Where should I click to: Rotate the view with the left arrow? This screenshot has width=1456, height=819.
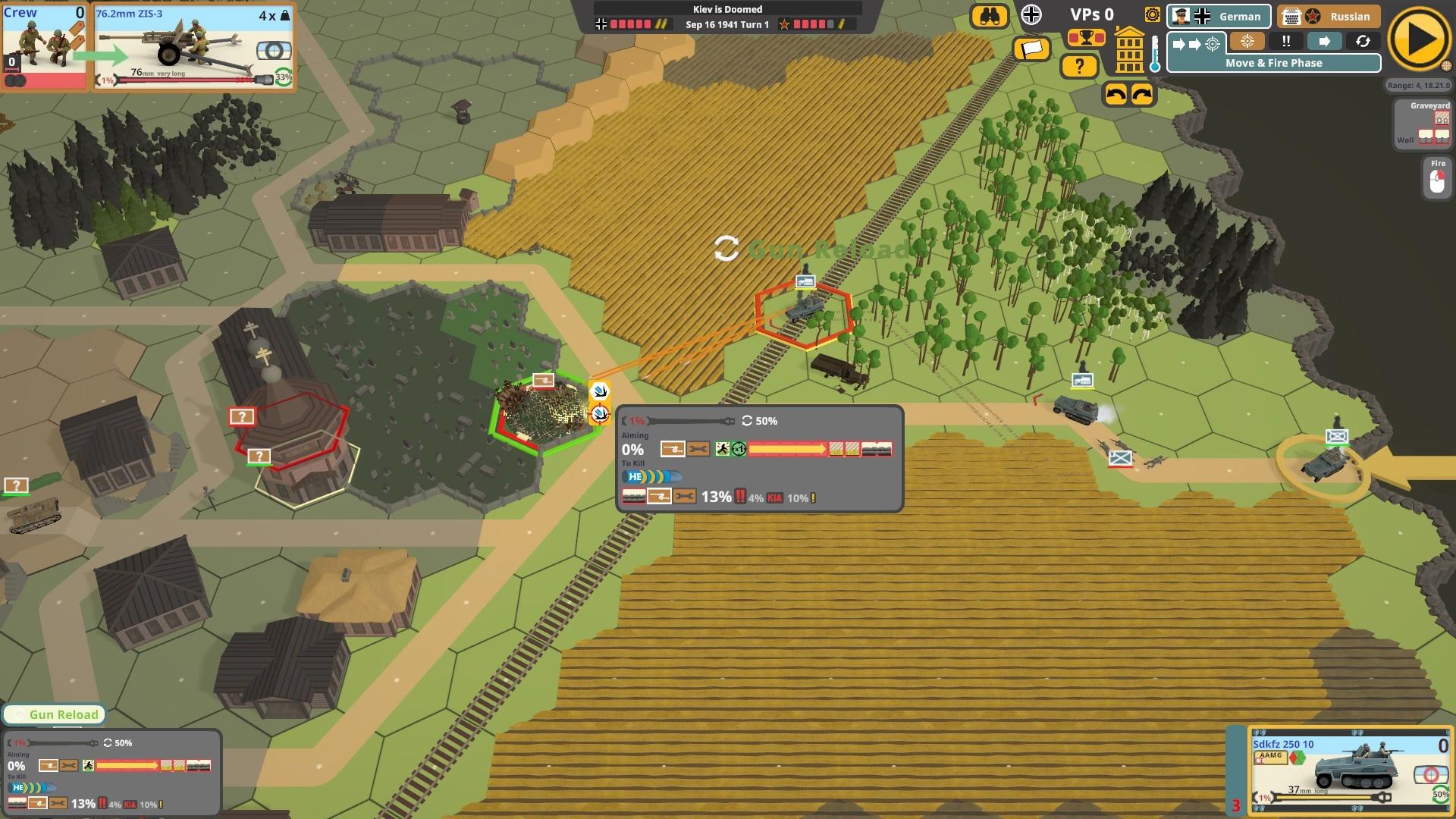click(x=1116, y=95)
